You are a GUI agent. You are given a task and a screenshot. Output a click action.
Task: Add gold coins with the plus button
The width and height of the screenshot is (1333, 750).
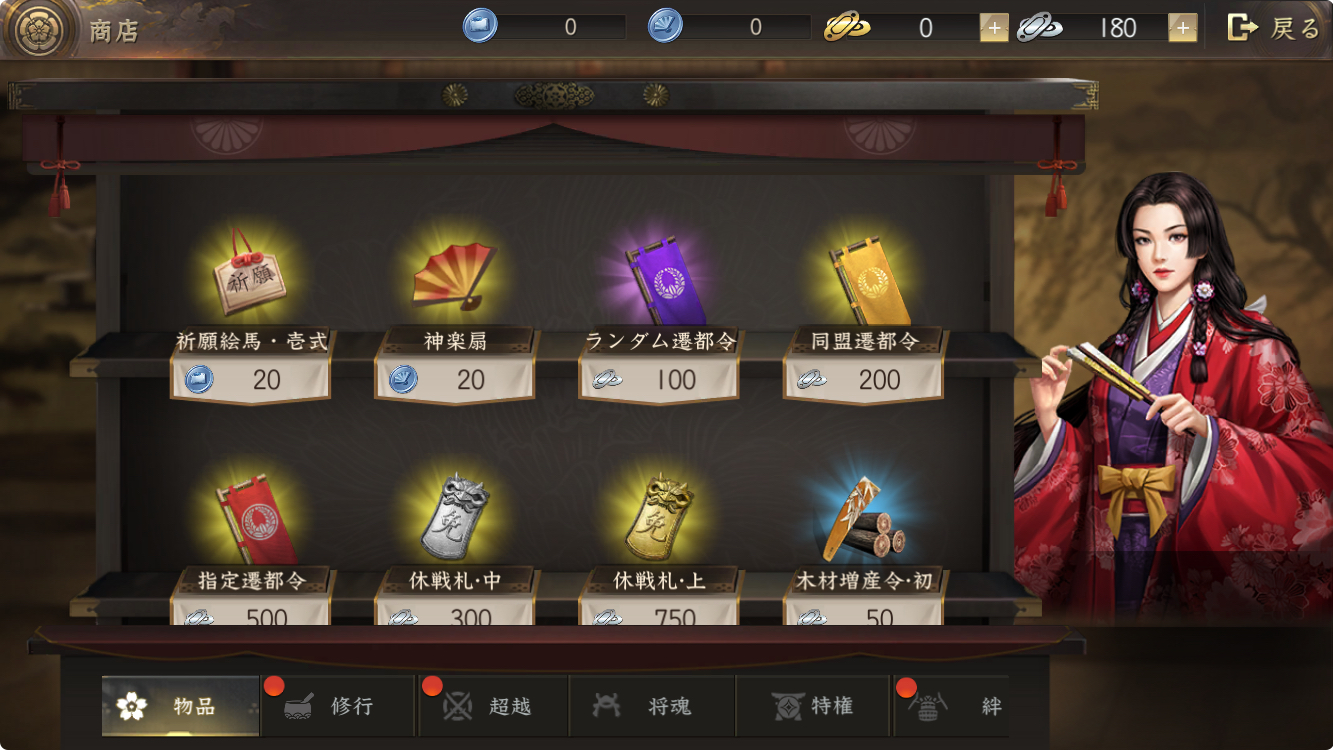tap(993, 28)
